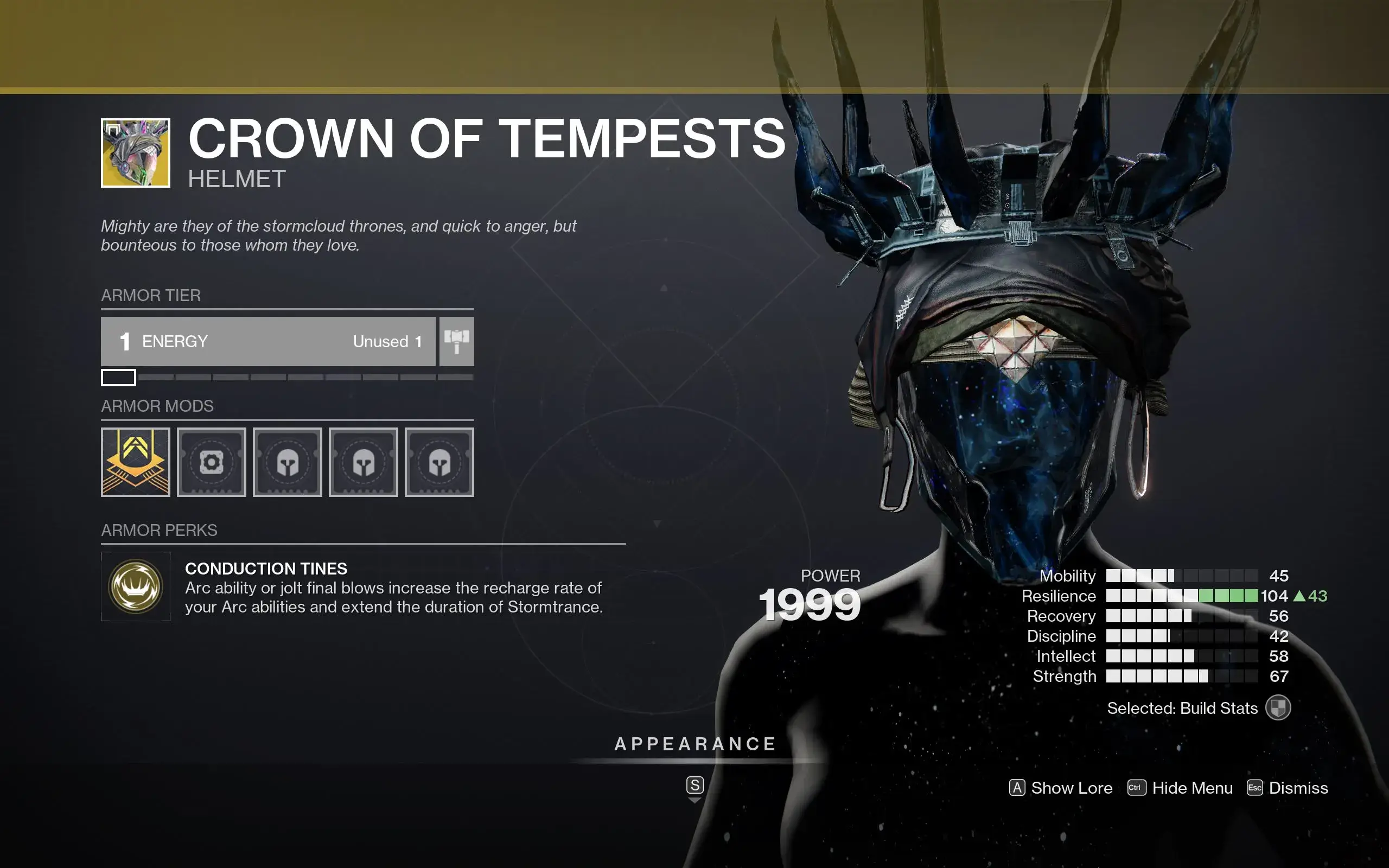Select the second helmet mod slot
The image size is (1389, 868).
tap(365, 462)
